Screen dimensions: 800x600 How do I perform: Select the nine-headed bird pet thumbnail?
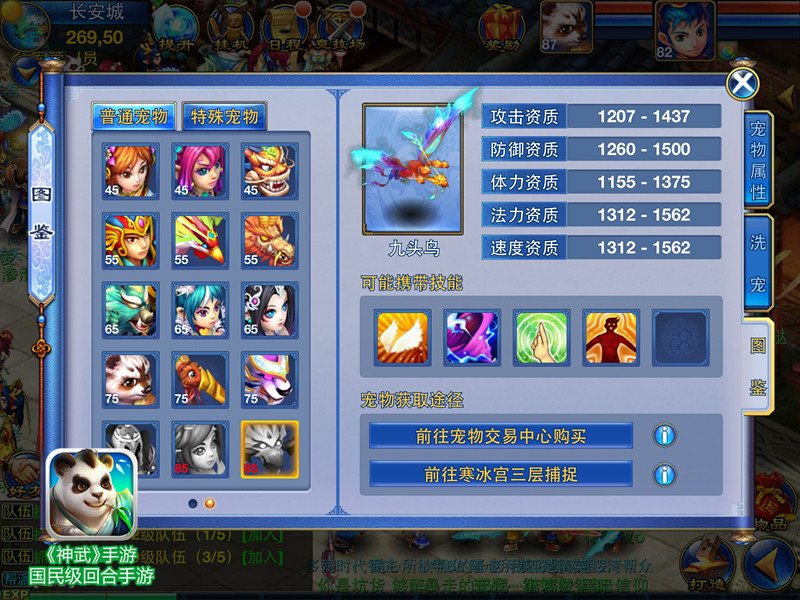coord(270,448)
